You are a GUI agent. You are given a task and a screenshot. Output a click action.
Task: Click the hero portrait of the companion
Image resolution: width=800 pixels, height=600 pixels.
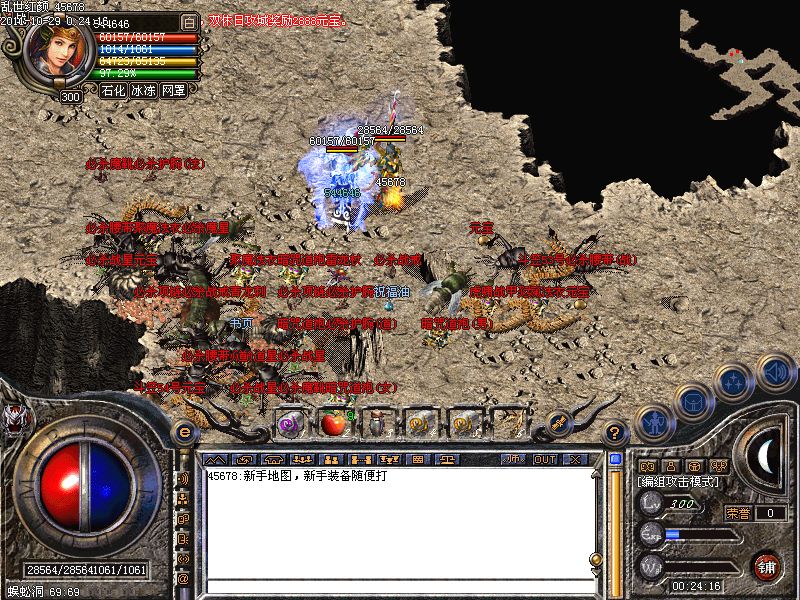56,48
